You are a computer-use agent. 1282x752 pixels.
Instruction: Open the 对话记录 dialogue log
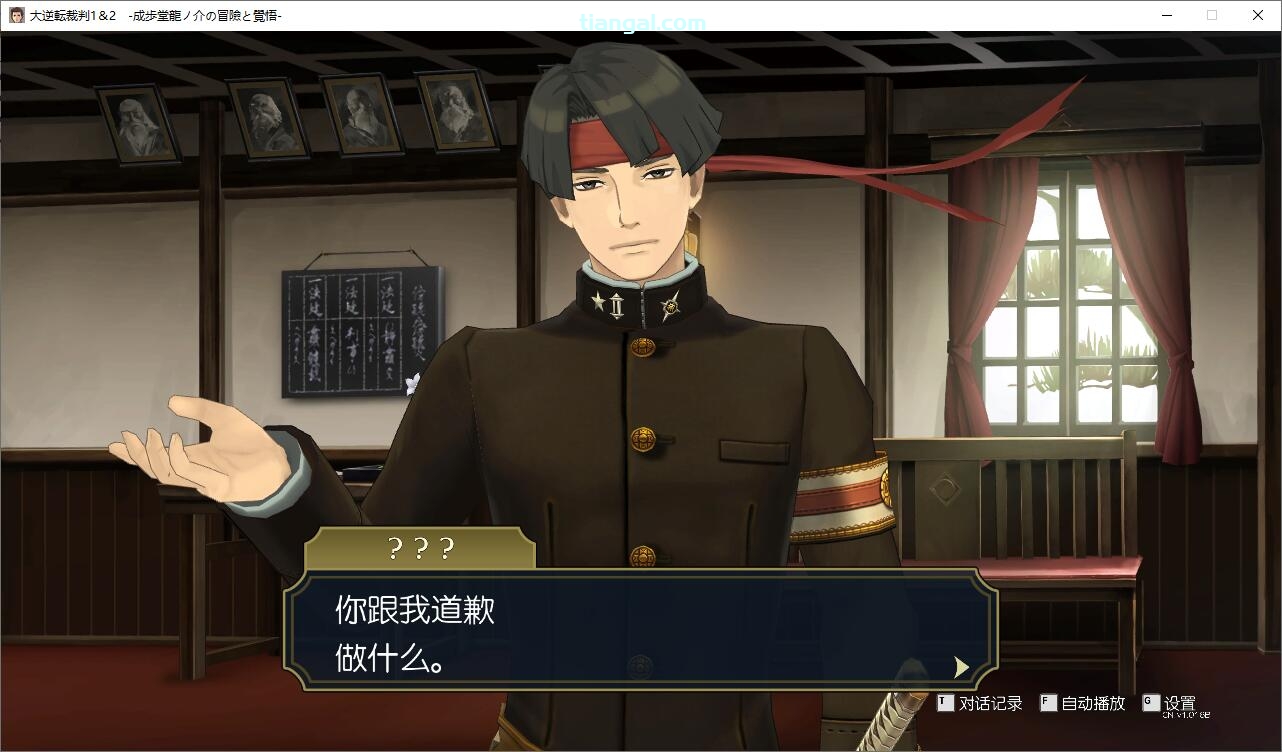click(980, 704)
